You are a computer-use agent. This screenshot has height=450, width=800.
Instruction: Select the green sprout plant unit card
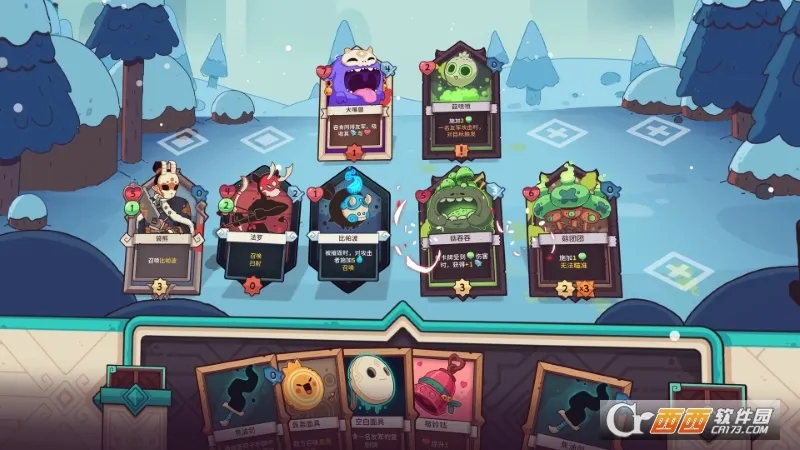tap(460, 98)
